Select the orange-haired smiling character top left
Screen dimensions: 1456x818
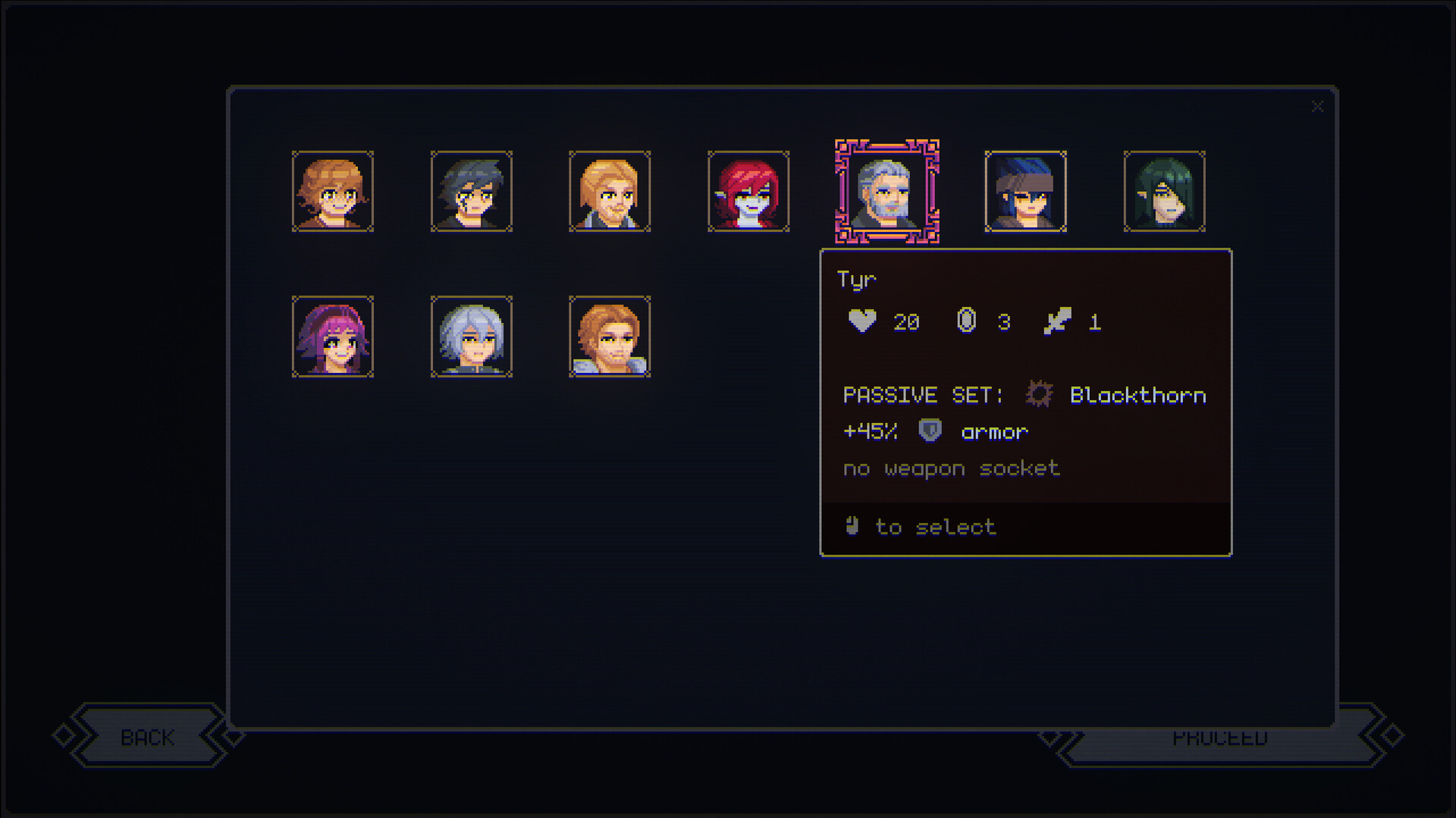332,192
